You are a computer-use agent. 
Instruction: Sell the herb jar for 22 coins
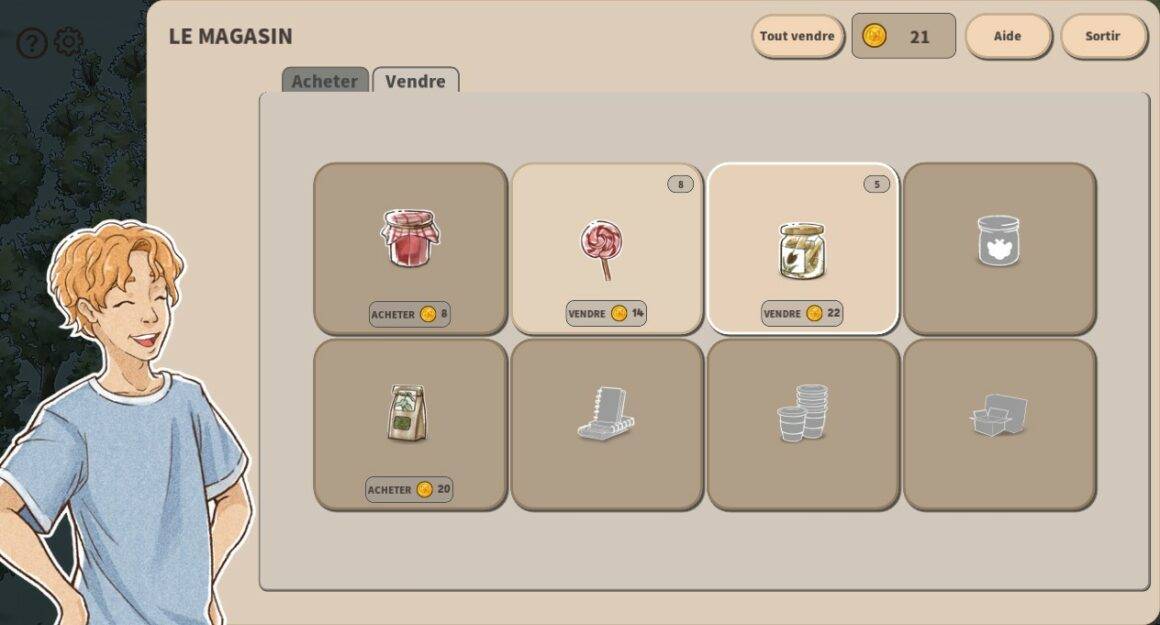[802, 313]
